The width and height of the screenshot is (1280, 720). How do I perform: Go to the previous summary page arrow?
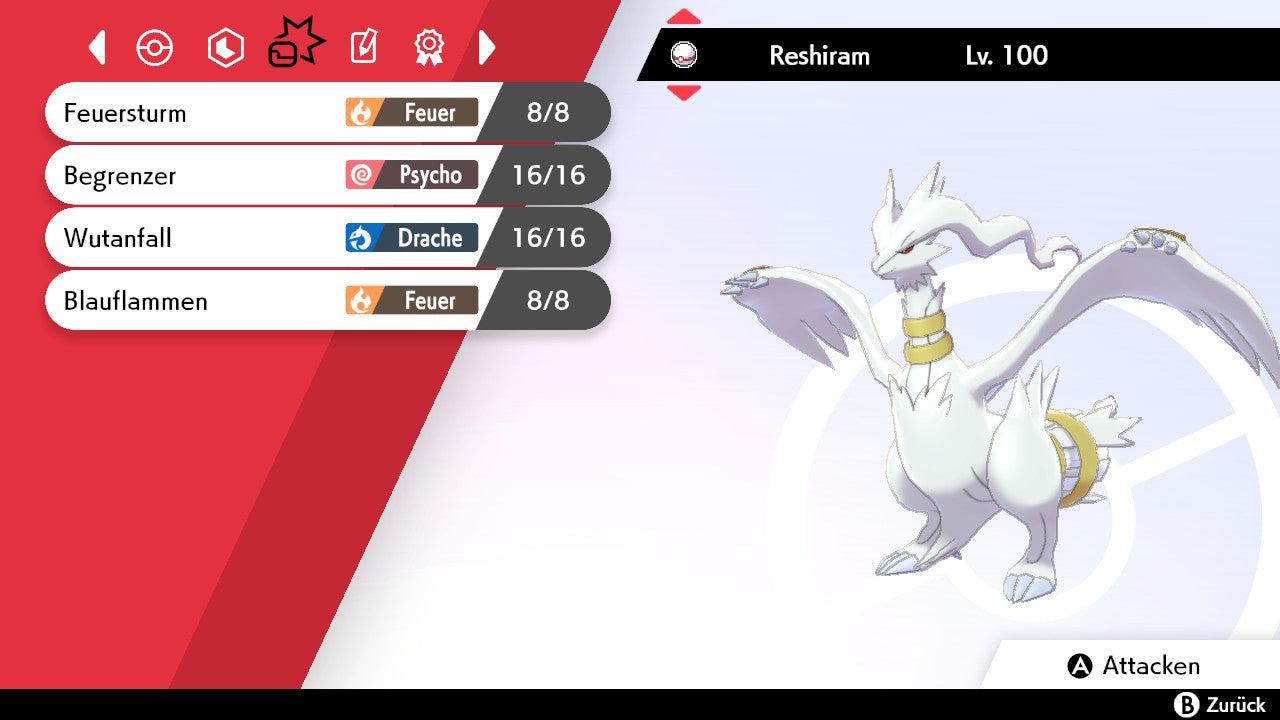coord(97,47)
